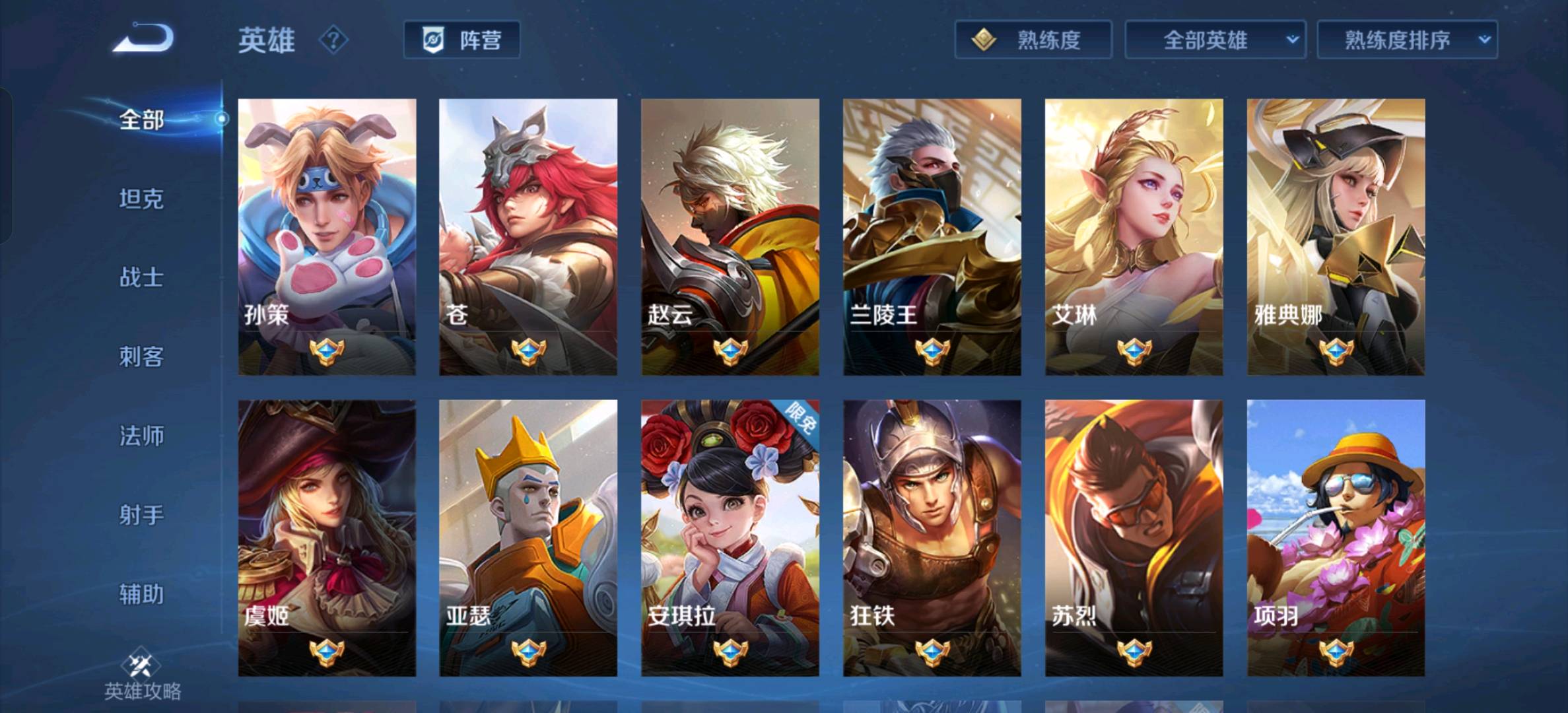The height and width of the screenshot is (713, 1568).
Task: Open the 熟练度排序 sort dropdown
Action: pos(1407,40)
